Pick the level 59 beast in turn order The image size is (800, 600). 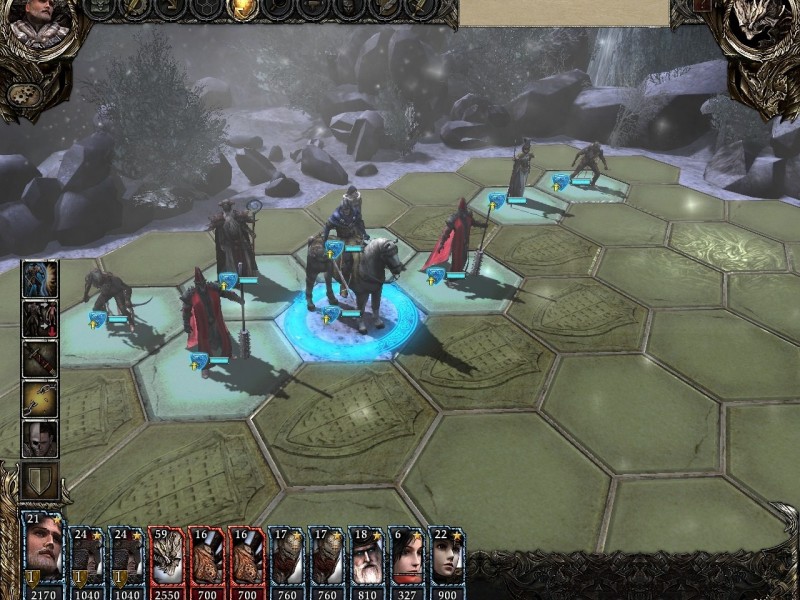click(x=165, y=554)
